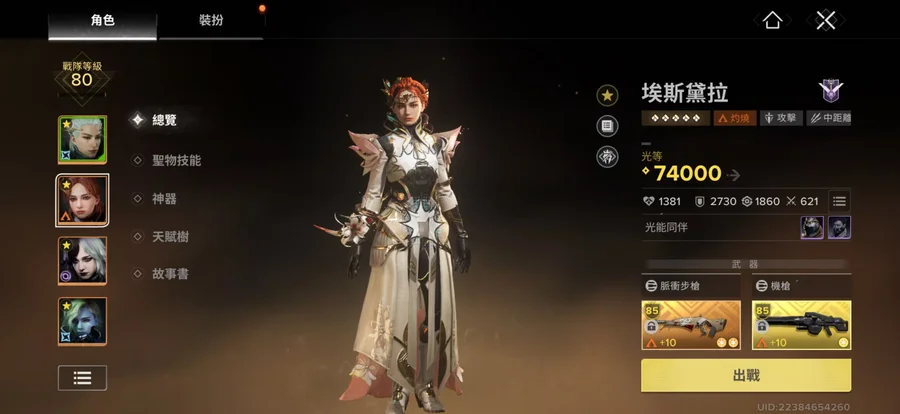Go to the home screen
This screenshot has width=900, height=414.
tap(772, 20)
